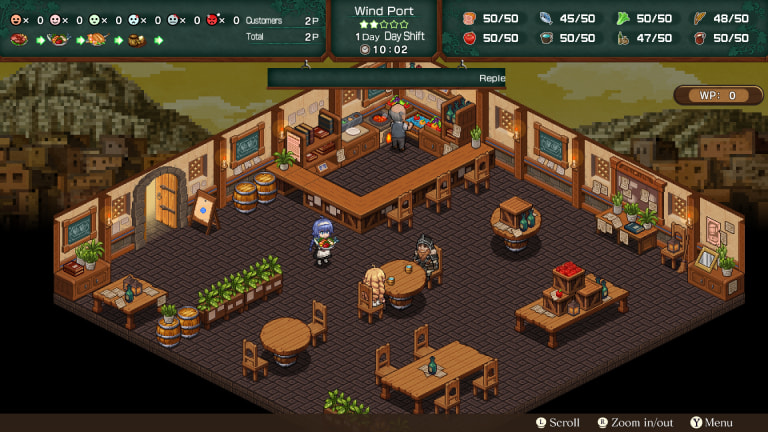The height and width of the screenshot is (432, 768).
Task: Select the fish ingredient stock icon
Action: [x=547, y=17]
